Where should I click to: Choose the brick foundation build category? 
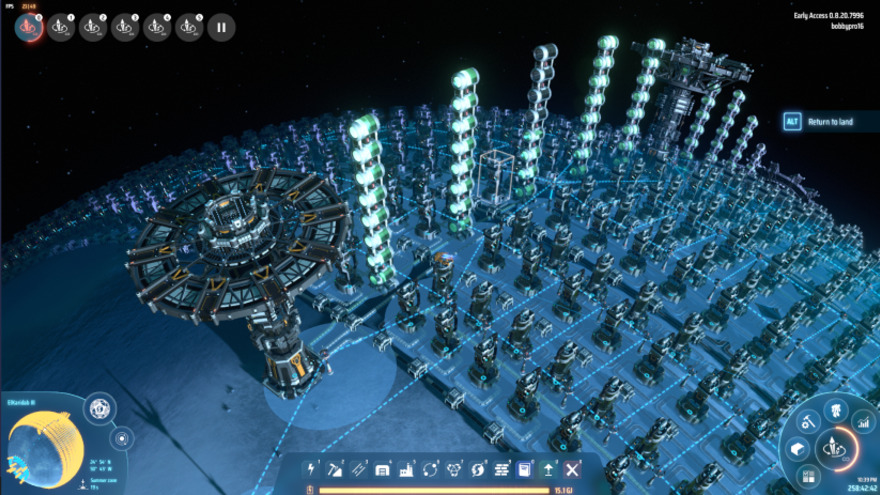(501, 469)
